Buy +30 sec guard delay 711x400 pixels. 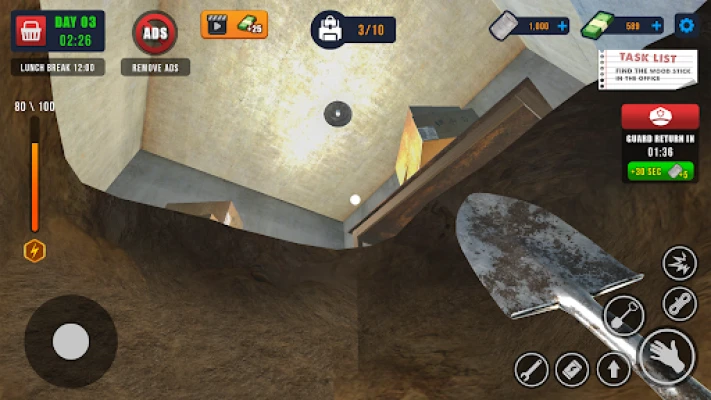661,171
